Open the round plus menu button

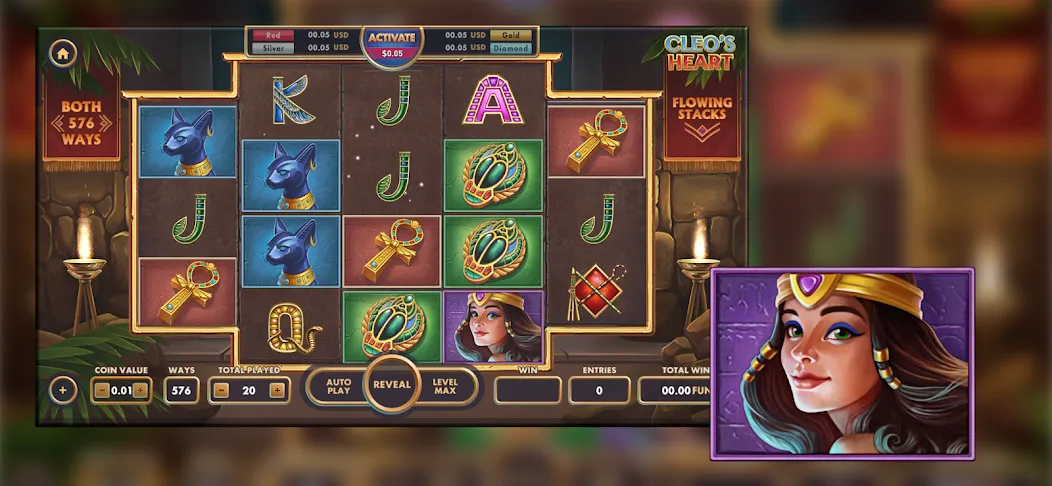point(62,390)
